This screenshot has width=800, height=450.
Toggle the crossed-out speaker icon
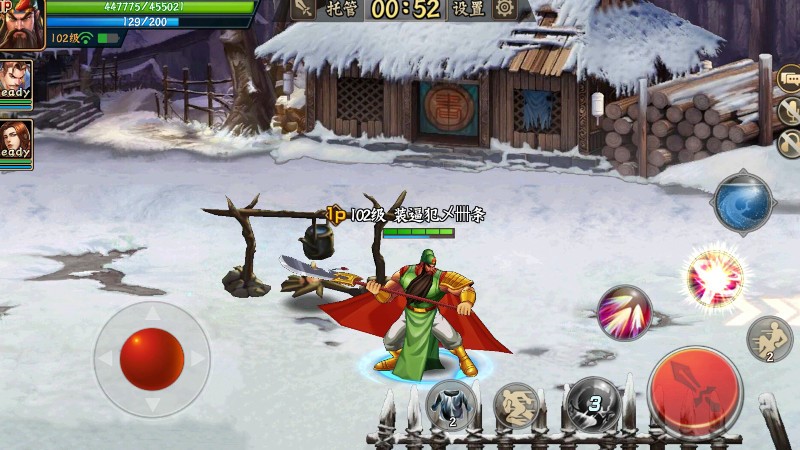click(790, 143)
